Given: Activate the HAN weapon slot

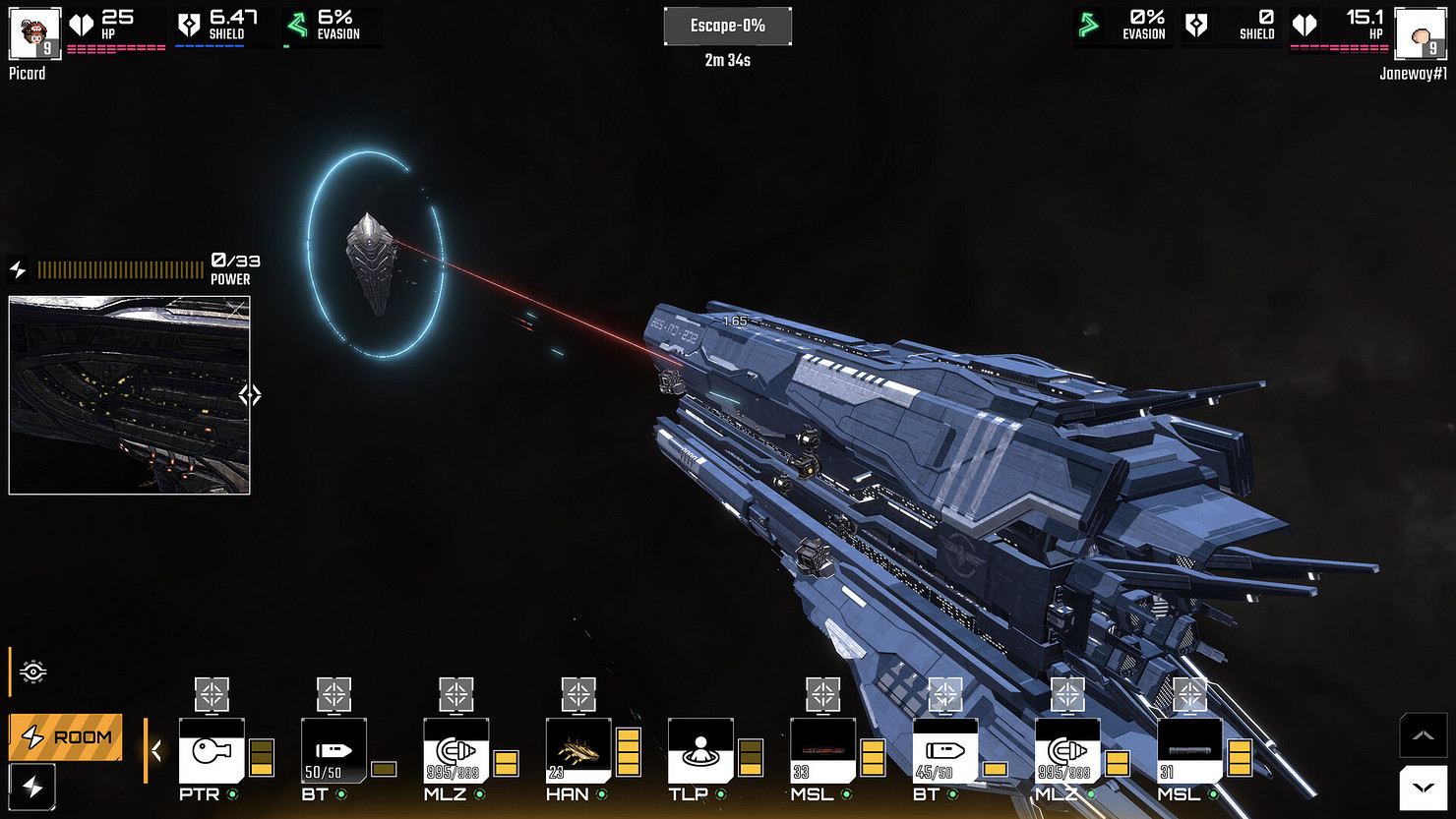Looking at the screenshot, I should 578,750.
